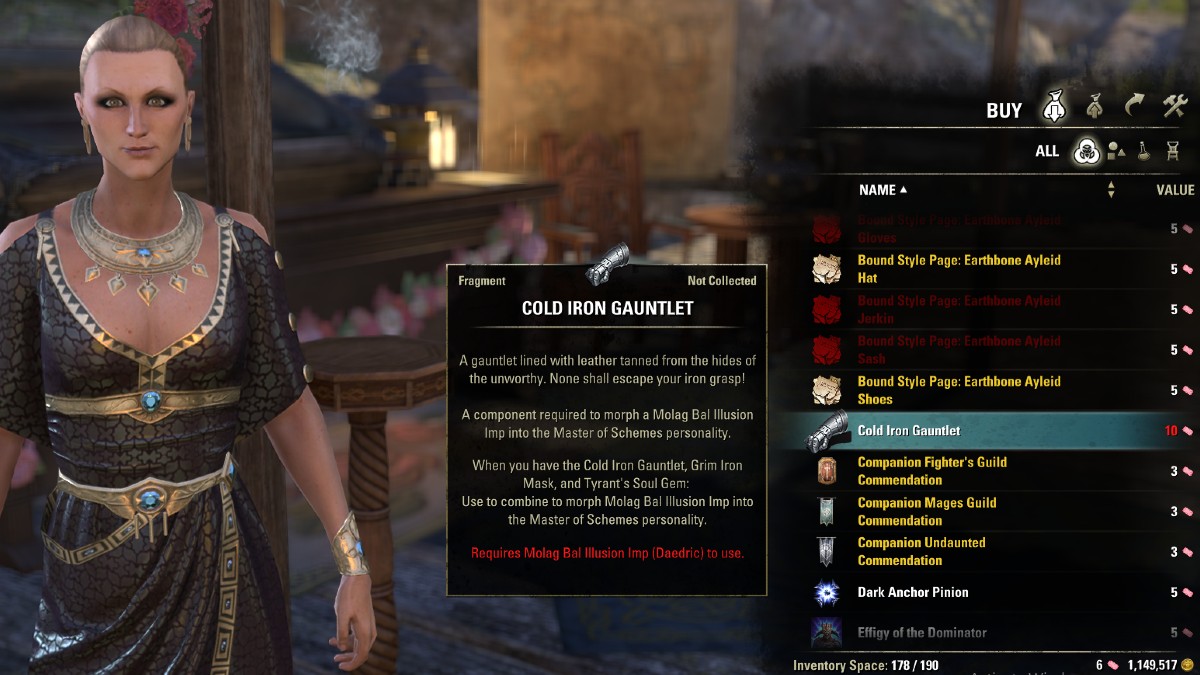Select the All items filter icon

[x=1085, y=152]
